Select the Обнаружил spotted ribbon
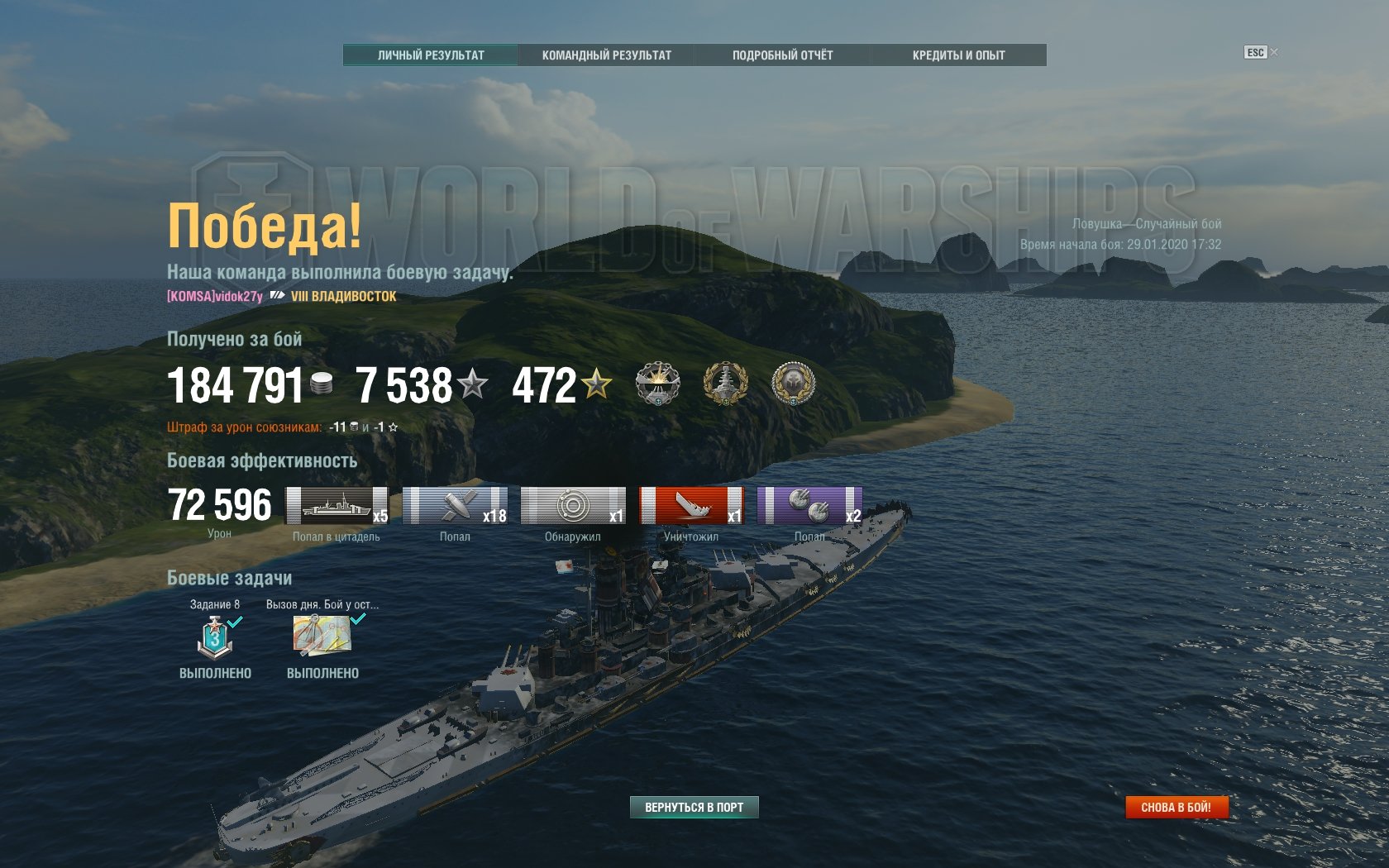Image resolution: width=1389 pixels, height=868 pixels. coord(573,506)
